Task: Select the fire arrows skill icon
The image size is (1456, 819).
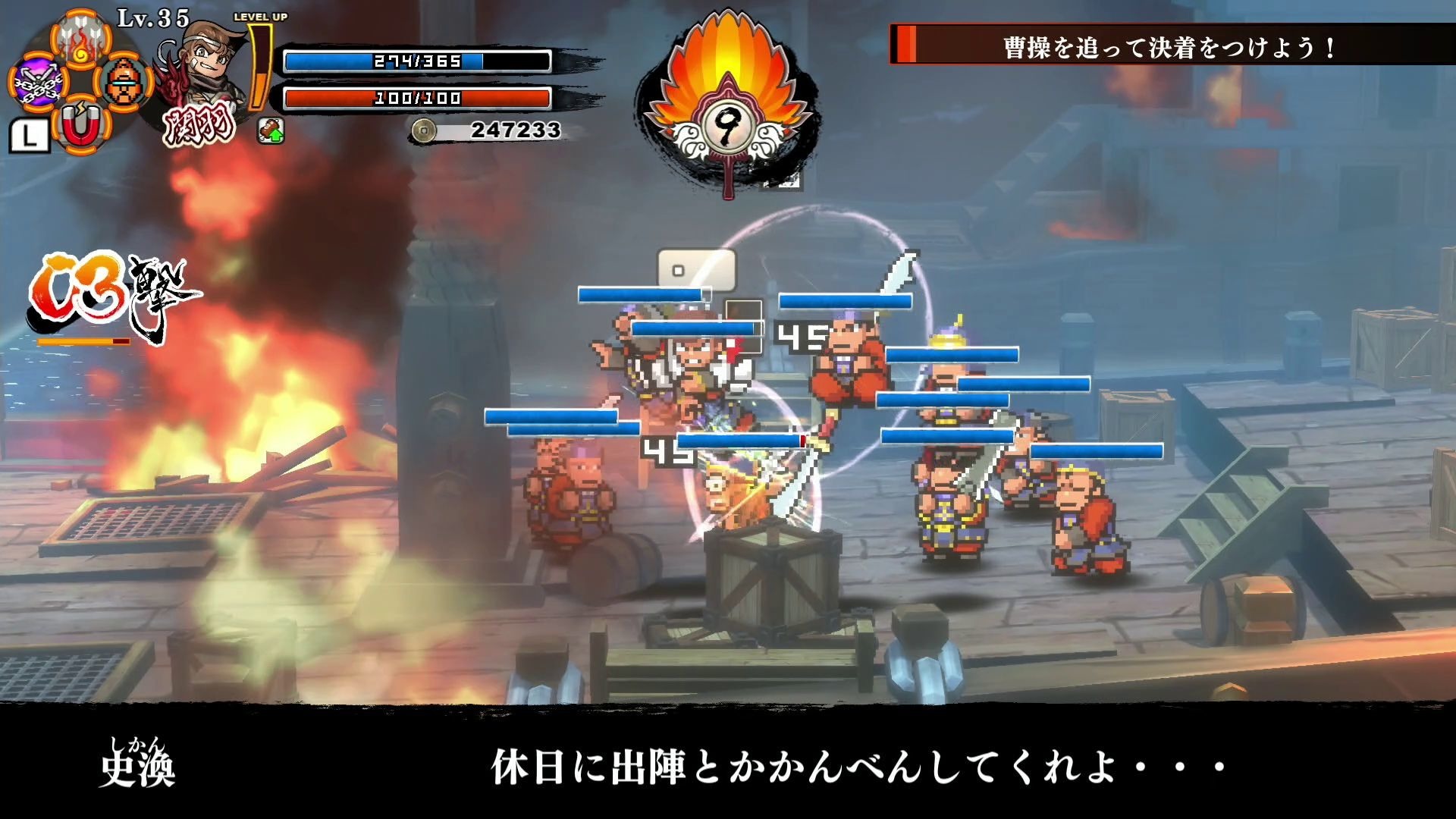Action: [80, 39]
